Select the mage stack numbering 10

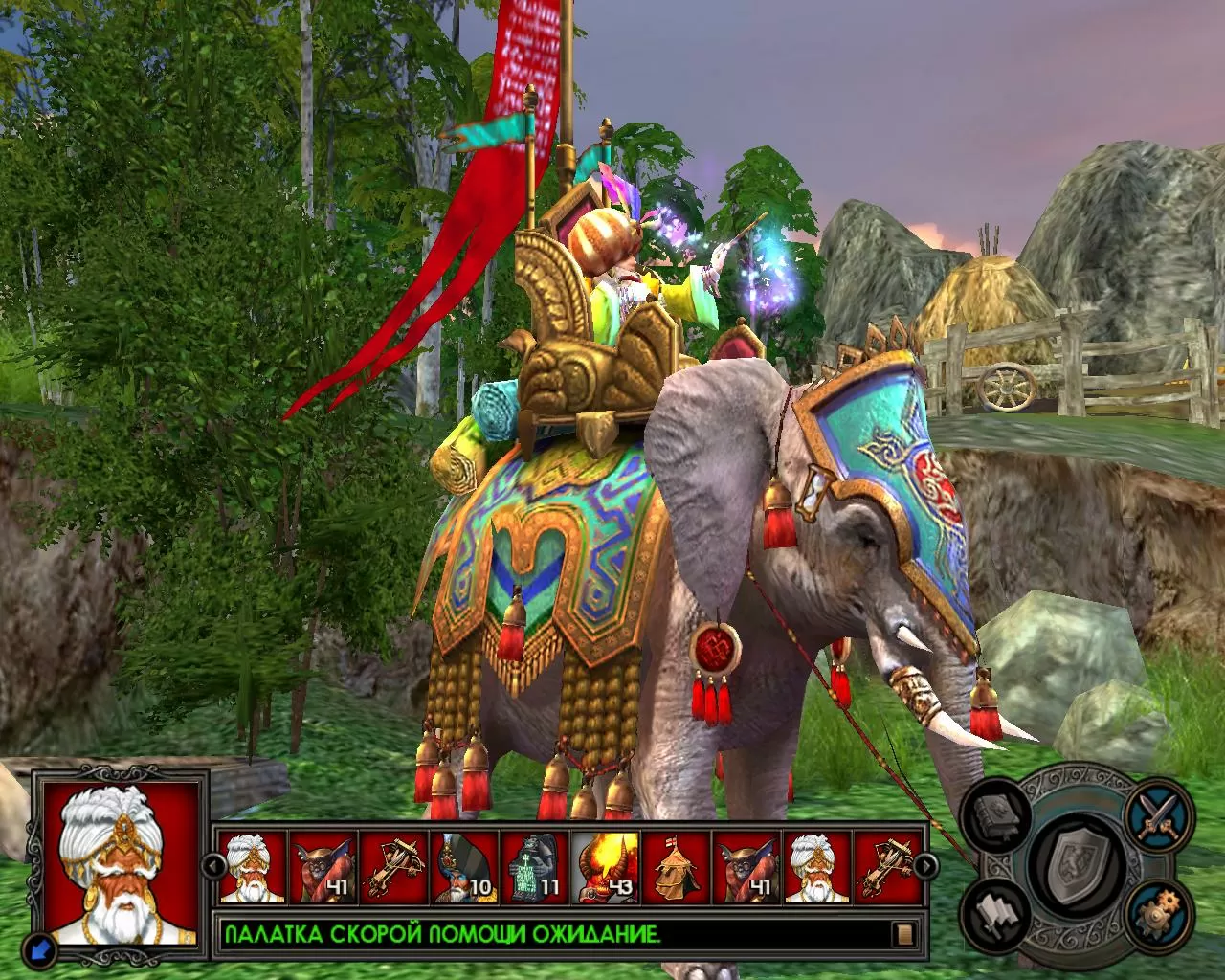pyautogui.click(x=465, y=867)
